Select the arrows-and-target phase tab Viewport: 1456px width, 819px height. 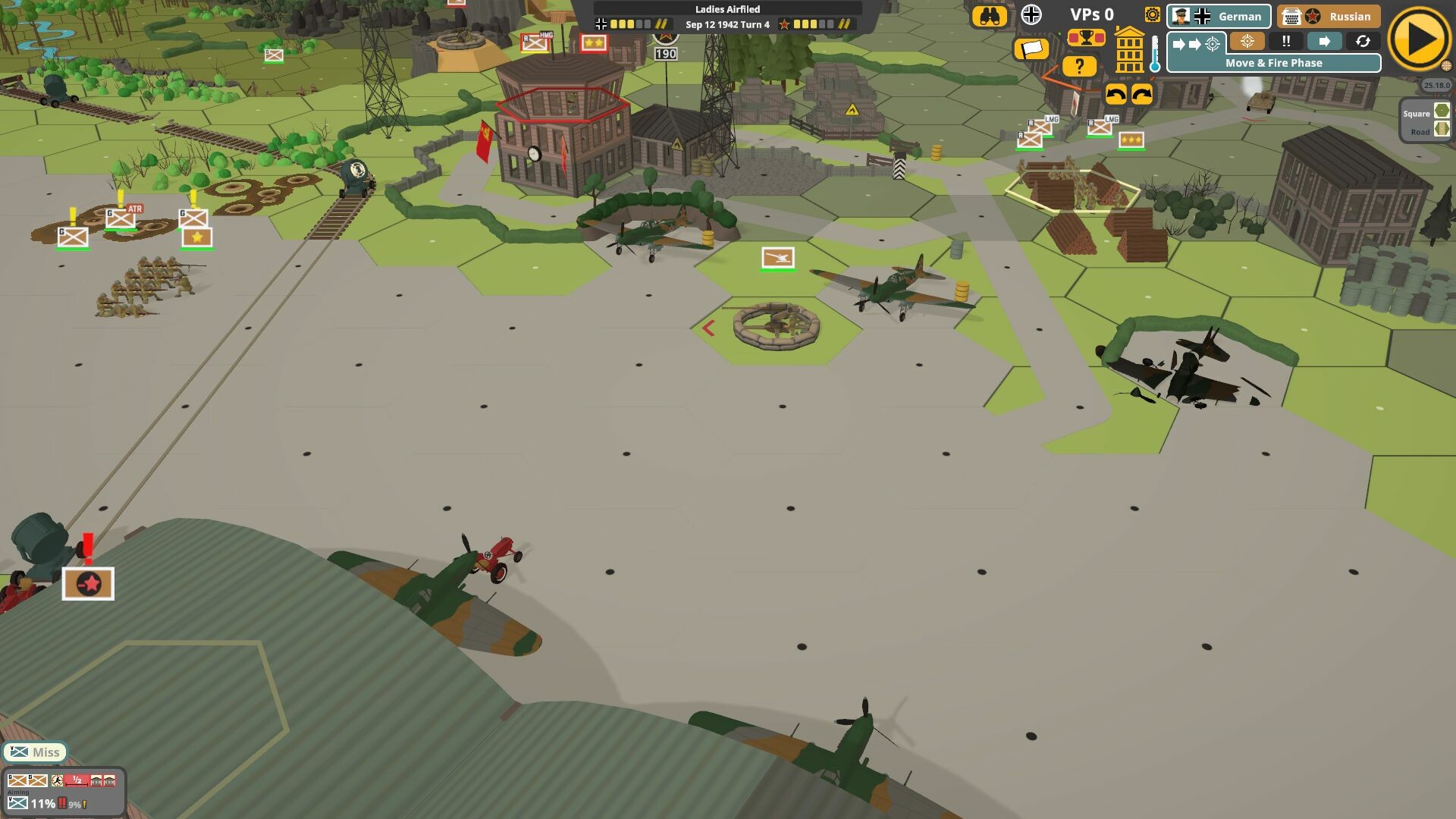(x=1197, y=42)
